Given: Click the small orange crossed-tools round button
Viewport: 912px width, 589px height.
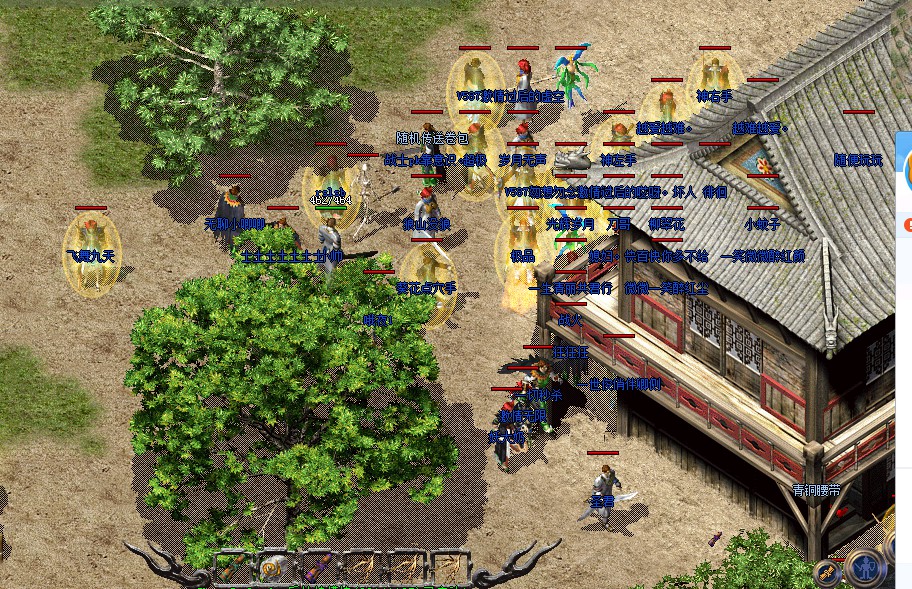Looking at the screenshot, I should coord(826,572).
